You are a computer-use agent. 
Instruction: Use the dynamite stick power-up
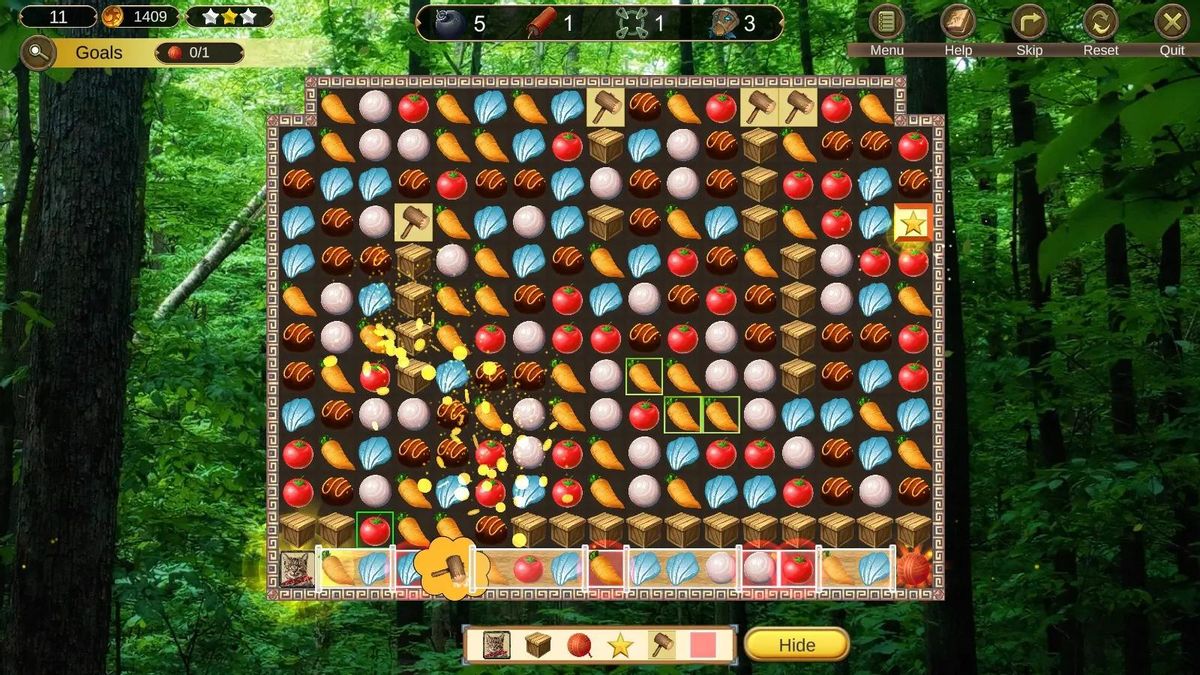point(541,22)
